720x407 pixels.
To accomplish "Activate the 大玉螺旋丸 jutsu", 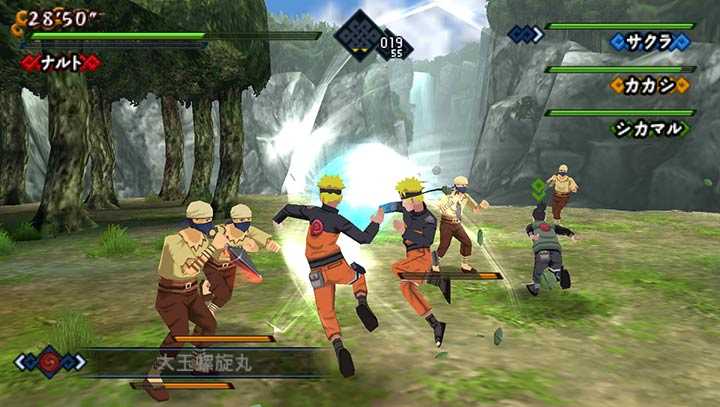I will tap(203, 361).
